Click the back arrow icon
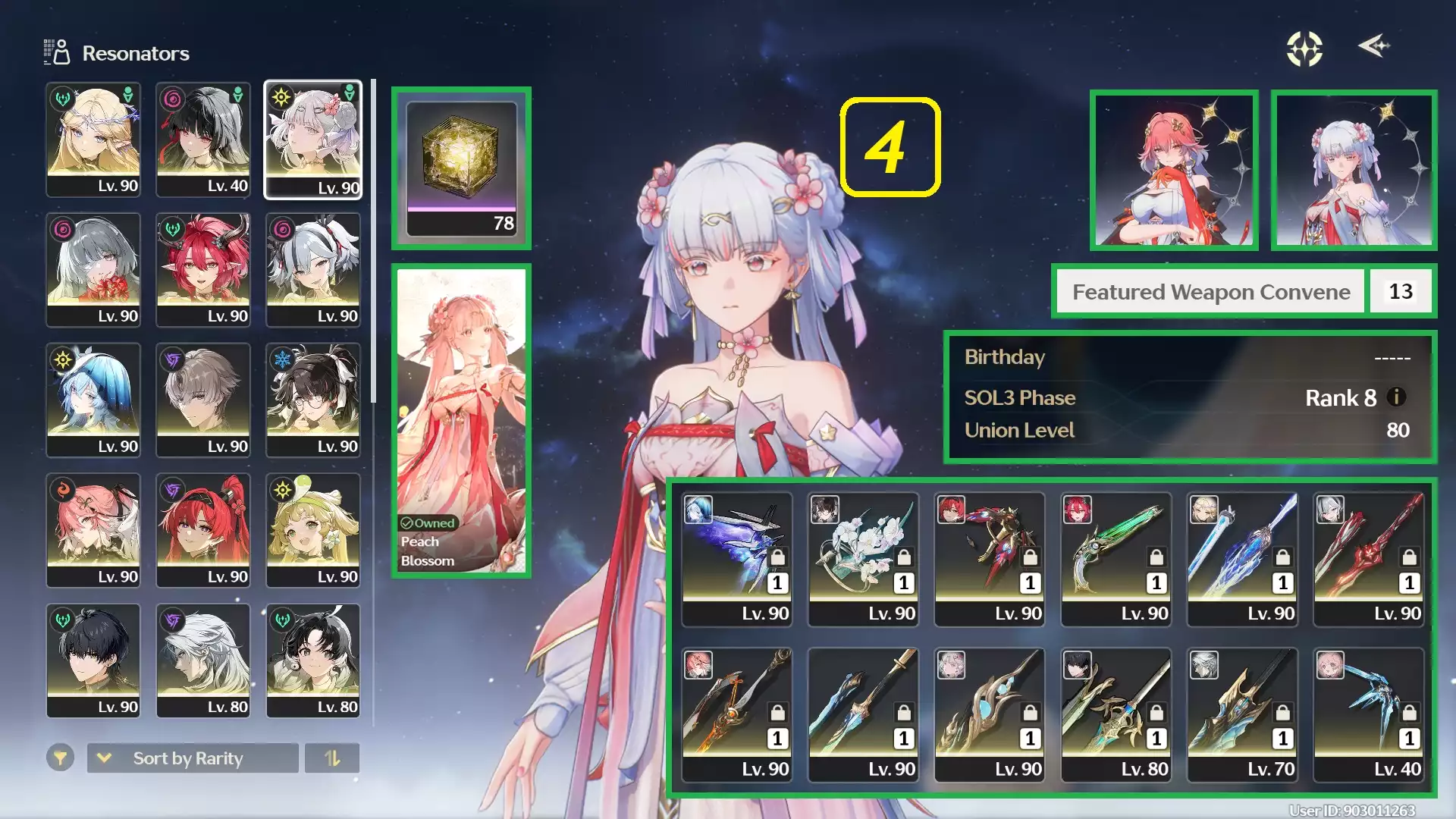Screen dimensions: 1456x819 [x=1373, y=46]
